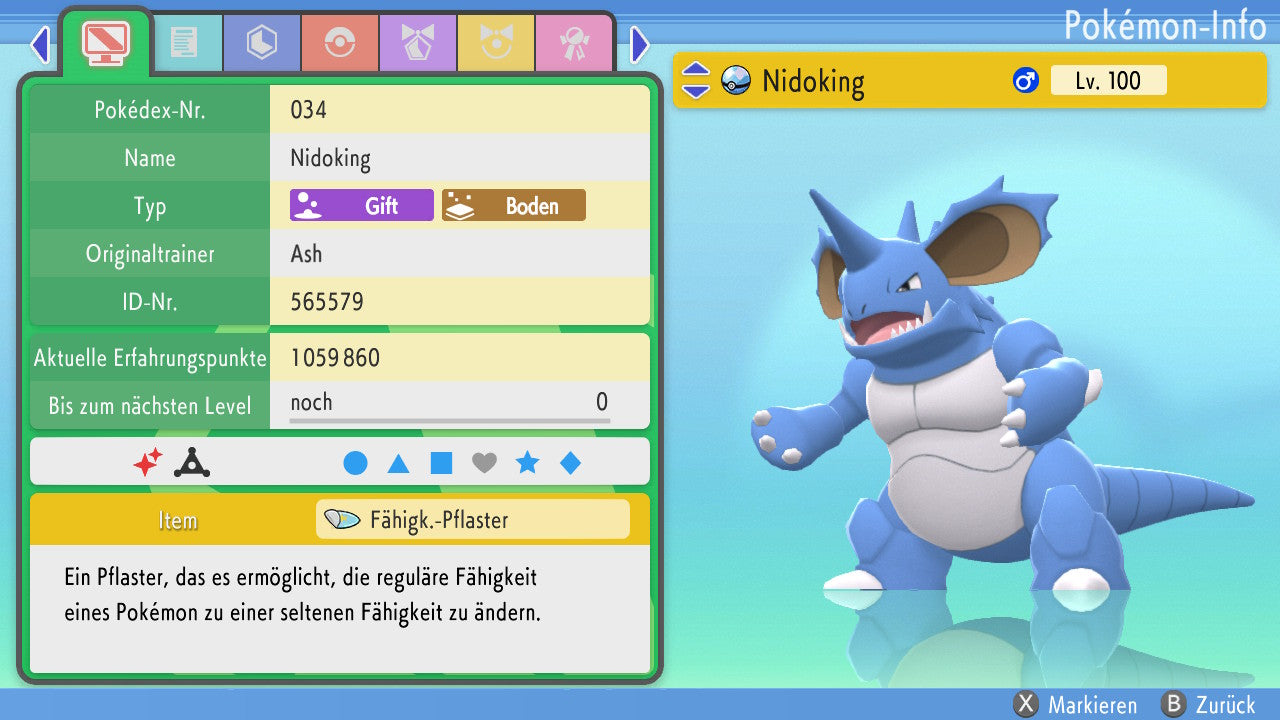Screen dimensions: 1280x720
Task: Select the Fähigk.-Pflaster held item
Action: (x=472, y=520)
